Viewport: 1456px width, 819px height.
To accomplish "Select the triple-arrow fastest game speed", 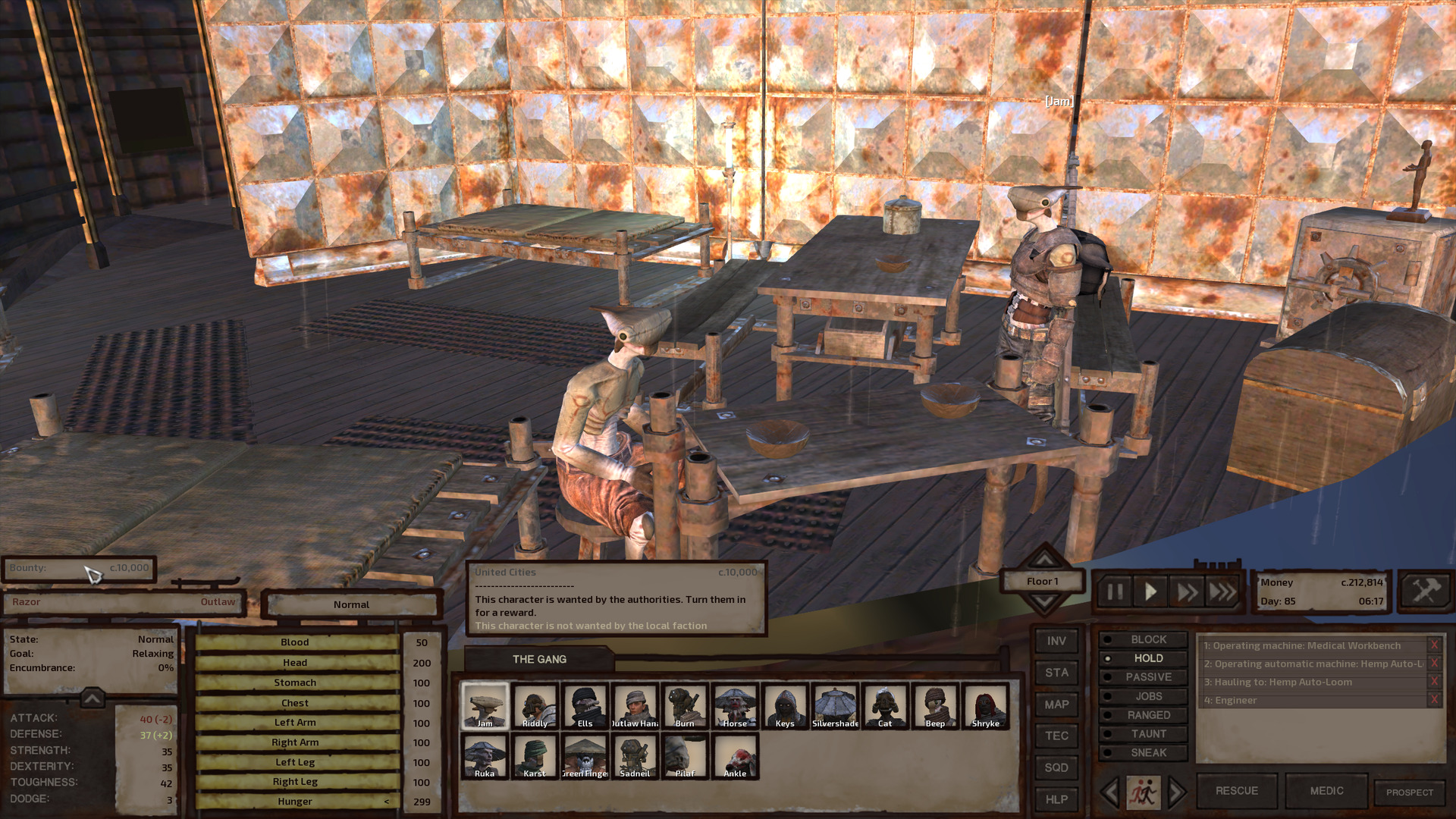I will [1221, 592].
